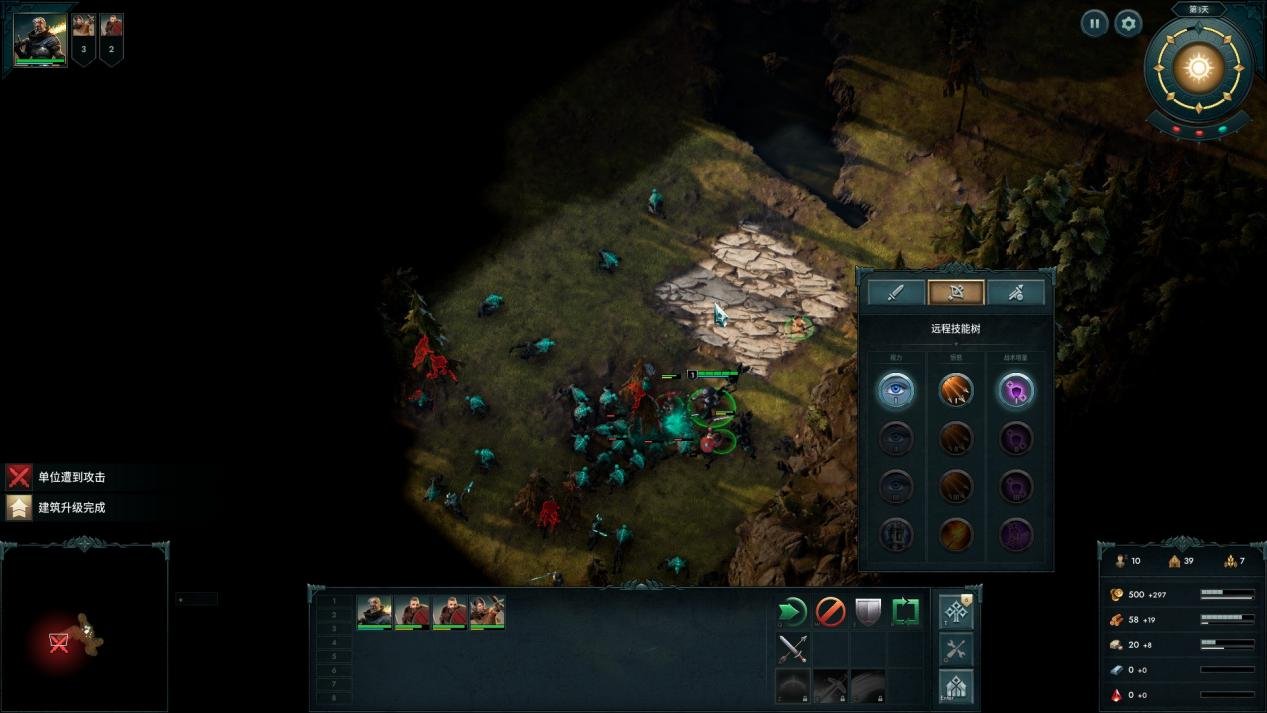Unlock the blue eye vision skill

896,390
